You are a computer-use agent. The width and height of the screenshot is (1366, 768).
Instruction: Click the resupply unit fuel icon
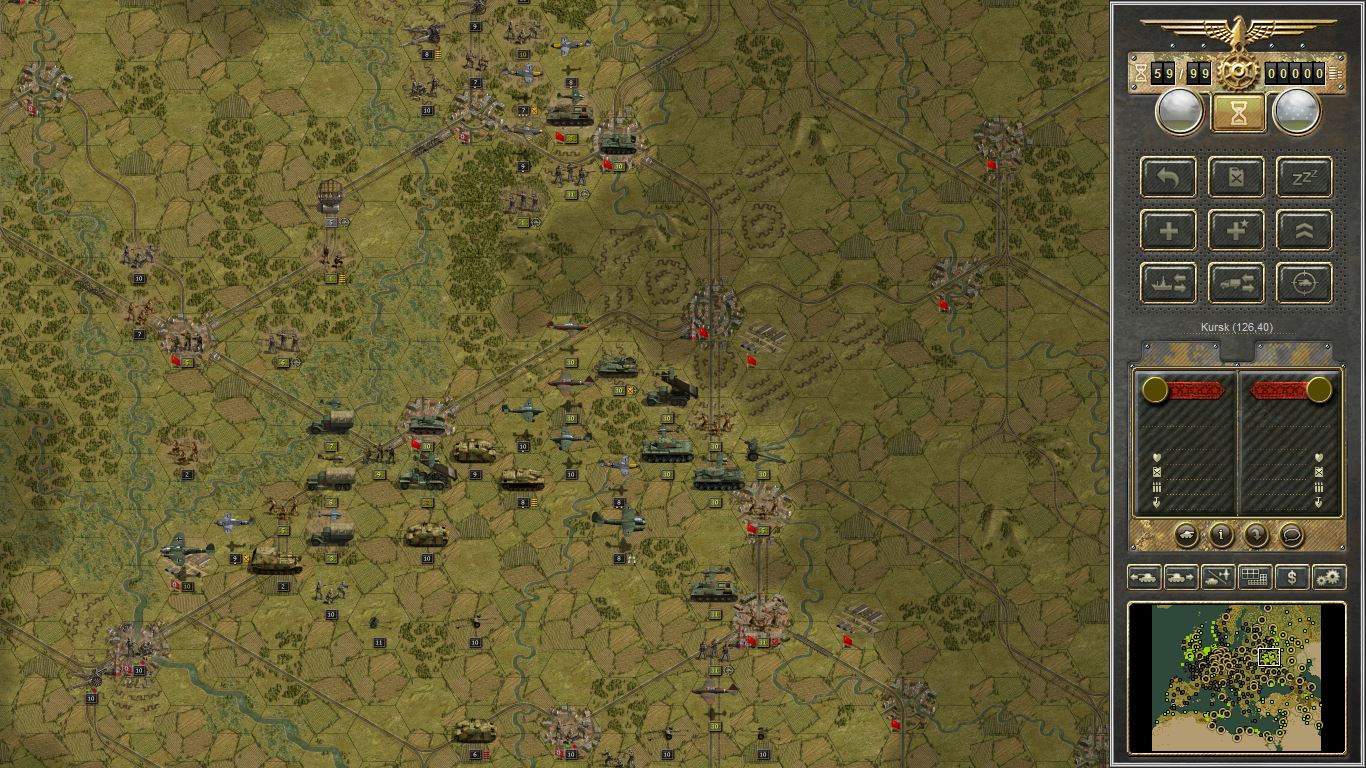[1236, 178]
